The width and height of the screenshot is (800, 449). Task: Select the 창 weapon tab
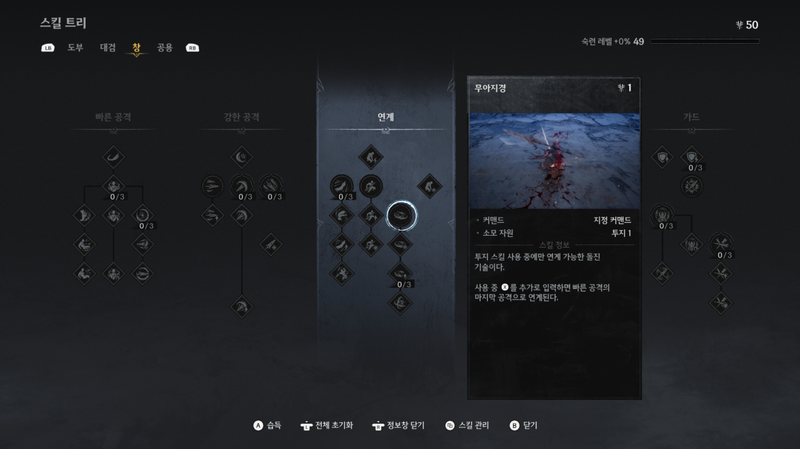click(136, 47)
